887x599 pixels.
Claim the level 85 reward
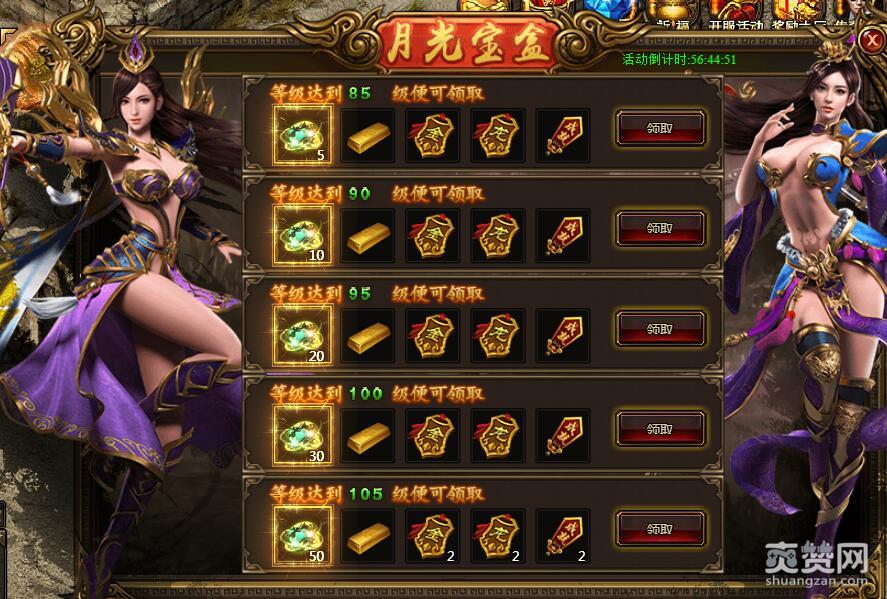point(660,128)
